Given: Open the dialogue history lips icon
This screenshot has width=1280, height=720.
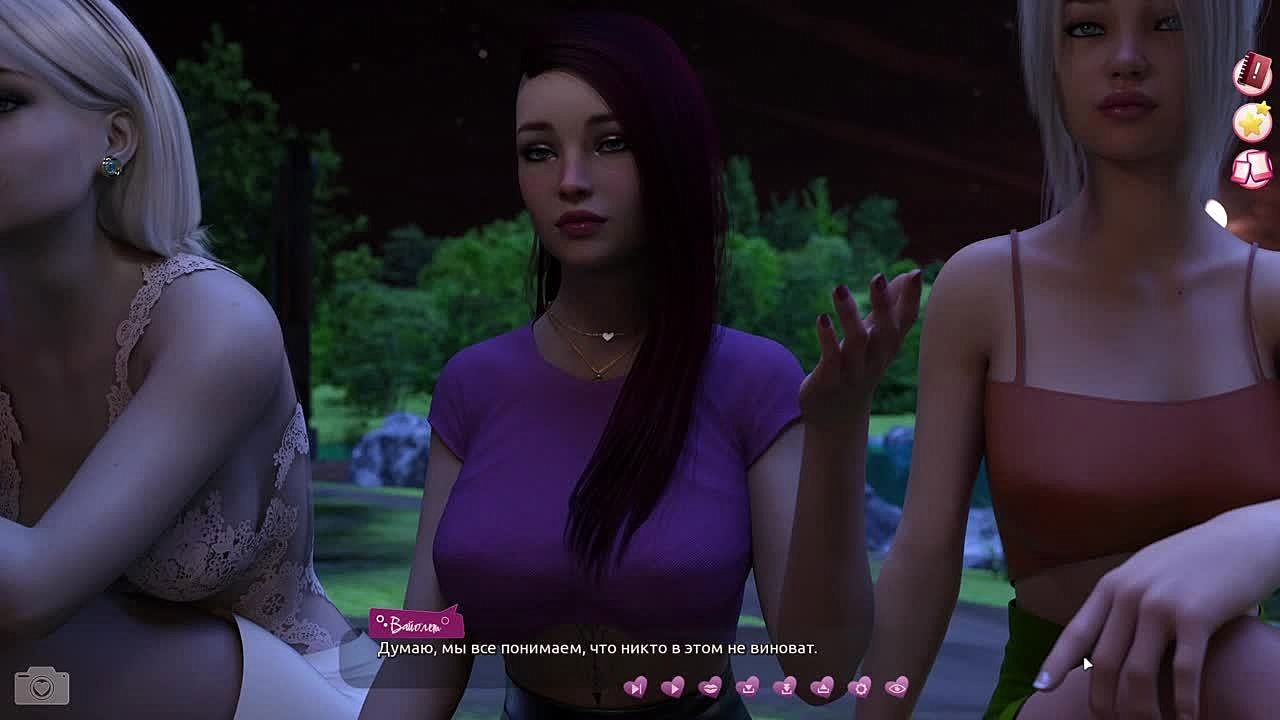Looking at the screenshot, I should tap(710, 687).
